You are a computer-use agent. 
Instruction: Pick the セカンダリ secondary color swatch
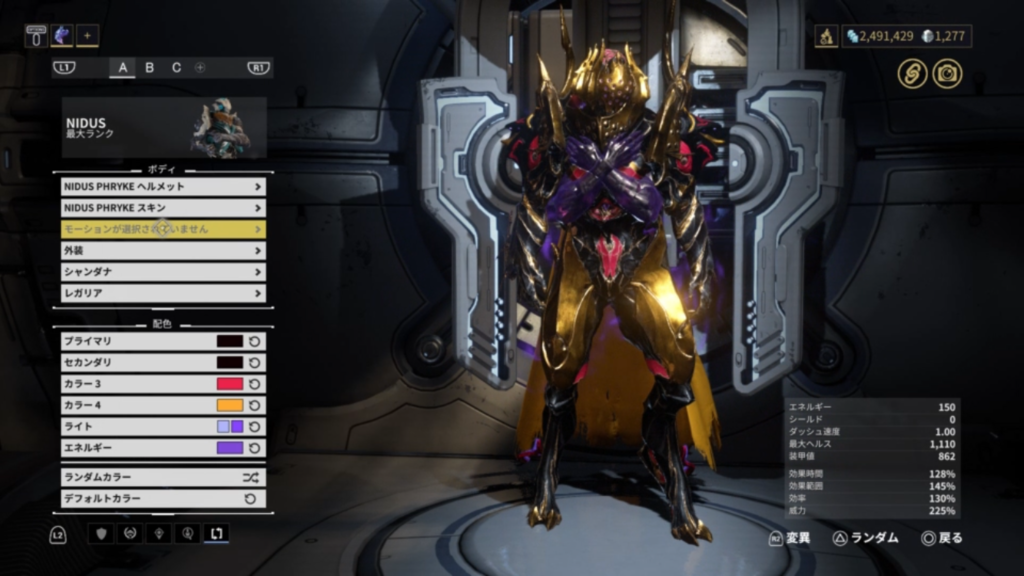tap(230, 362)
